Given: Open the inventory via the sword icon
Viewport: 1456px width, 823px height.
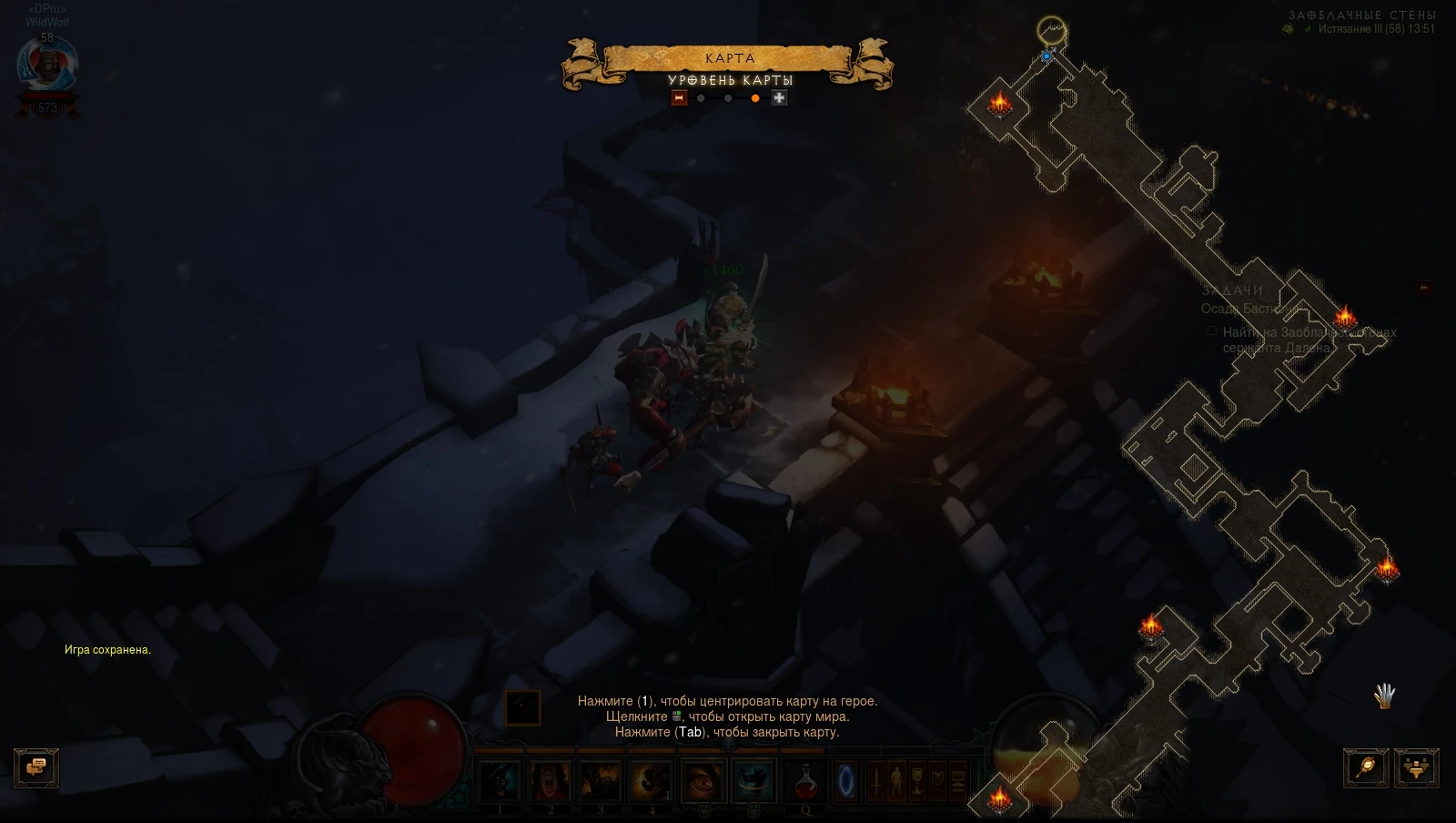Looking at the screenshot, I should (875, 781).
